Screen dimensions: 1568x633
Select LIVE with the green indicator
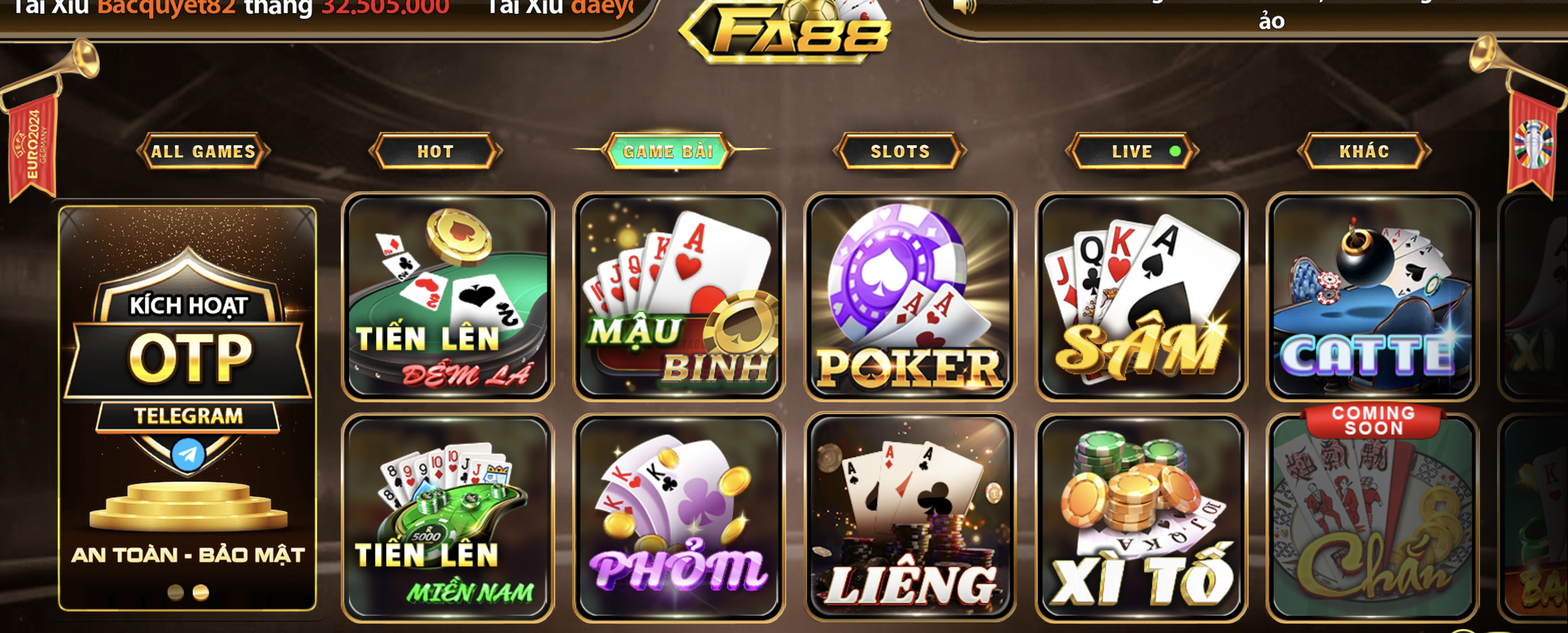1131,152
